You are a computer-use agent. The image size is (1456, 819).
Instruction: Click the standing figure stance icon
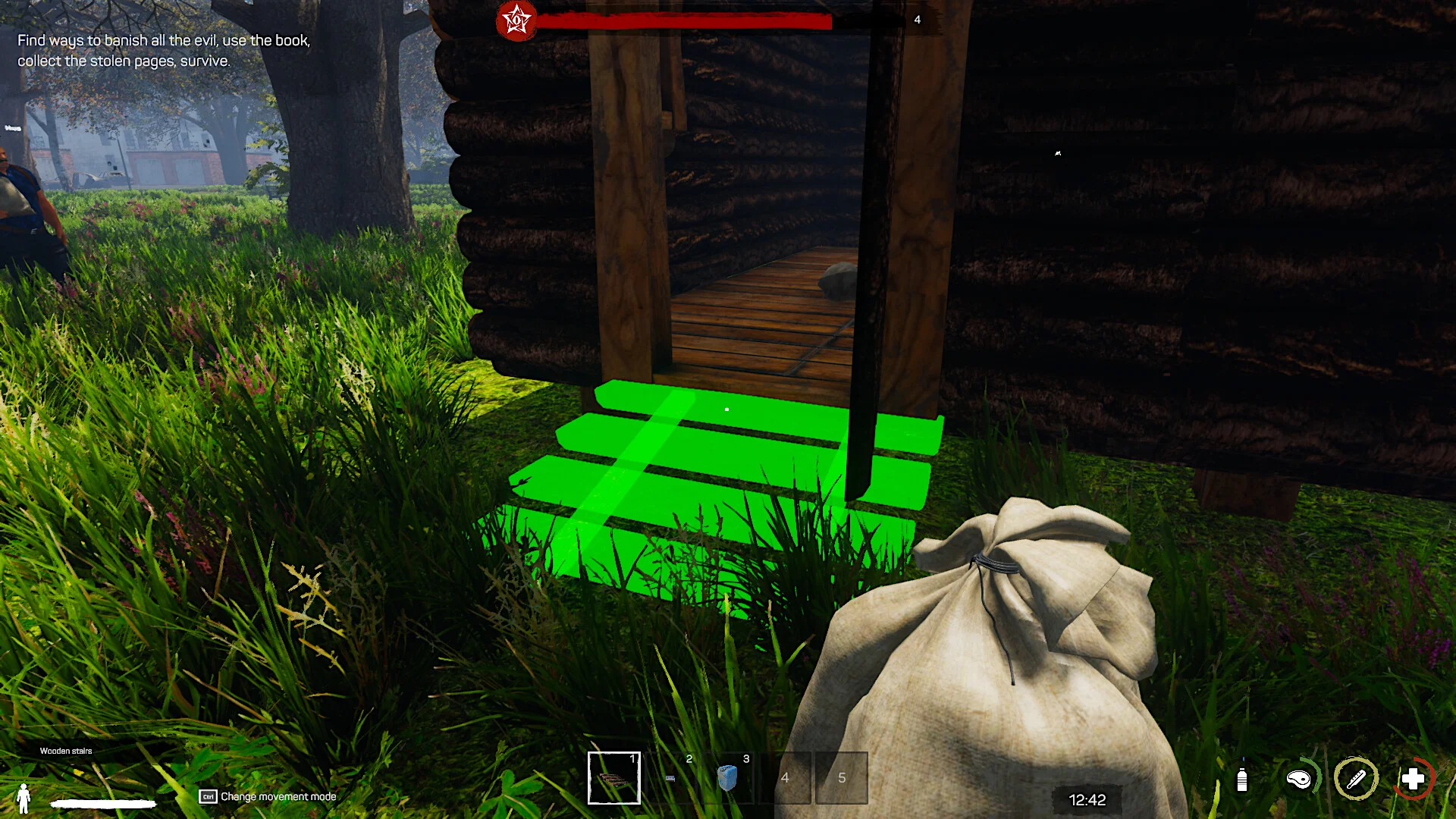[x=24, y=798]
